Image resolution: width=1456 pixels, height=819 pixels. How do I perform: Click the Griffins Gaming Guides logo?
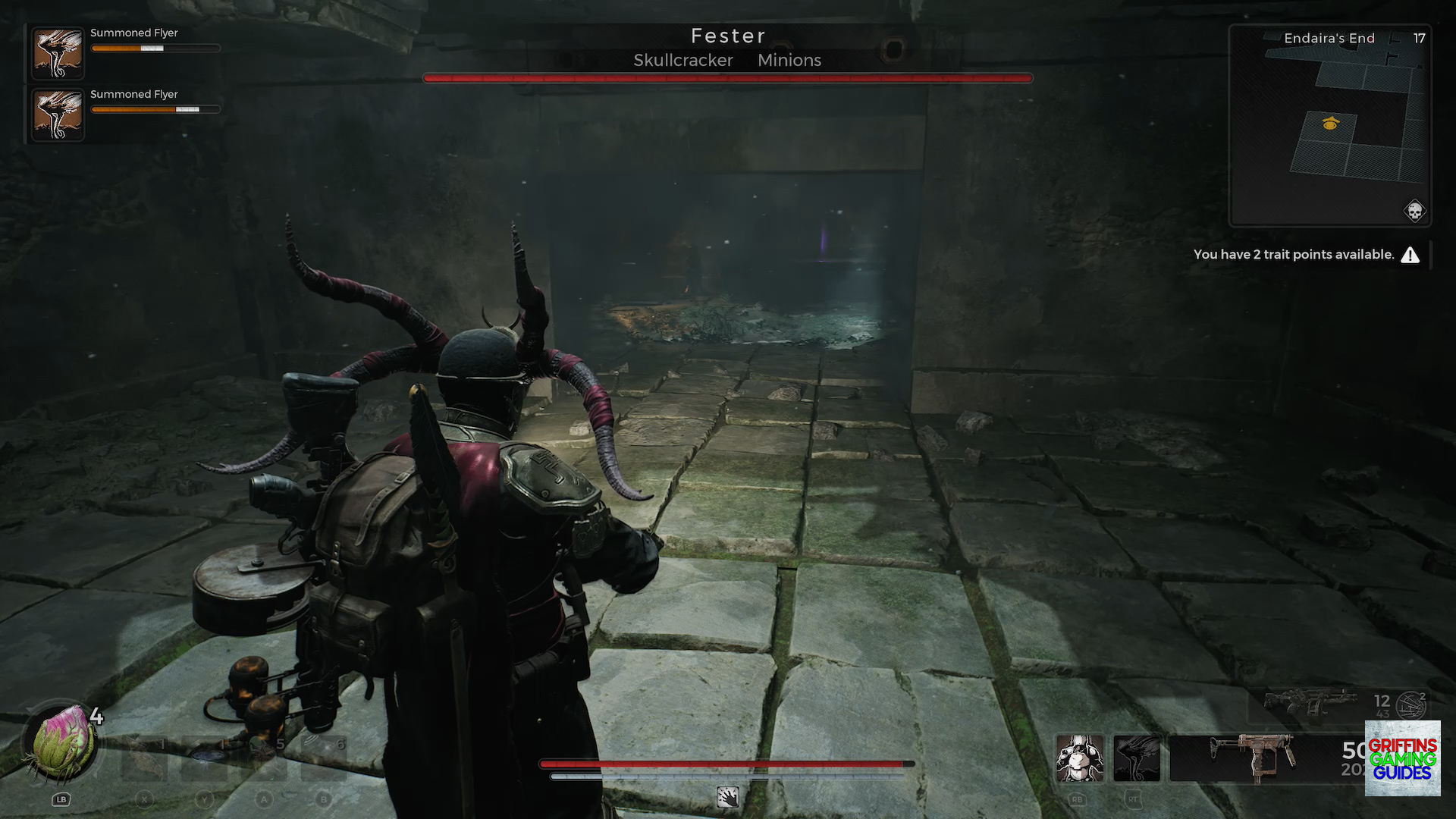(x=1402, y=758)
